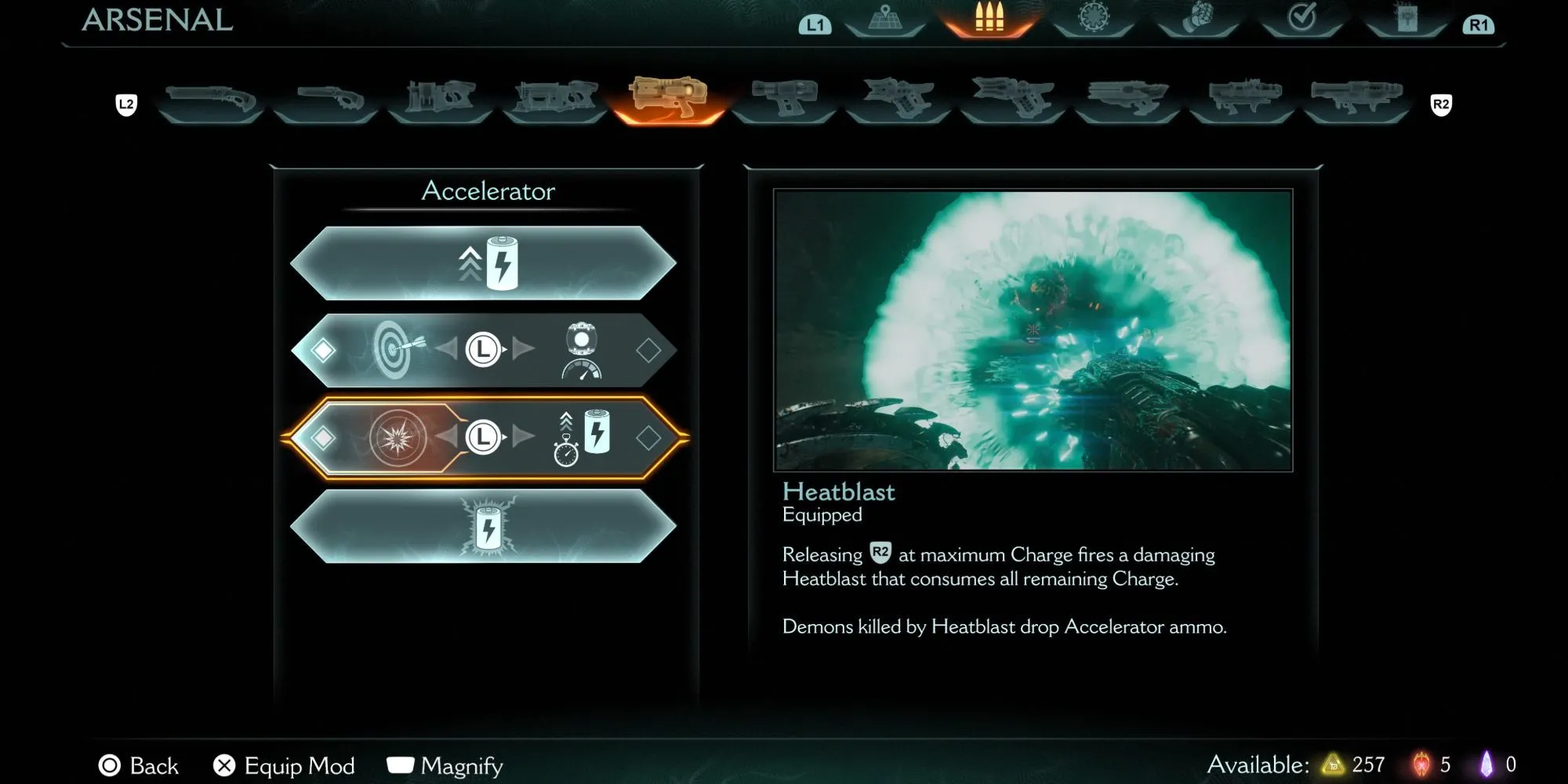Viewport: 1568px width, 784px height.
Task: Select the Arsenal bullets tab
Action: (x=989, y=19)
